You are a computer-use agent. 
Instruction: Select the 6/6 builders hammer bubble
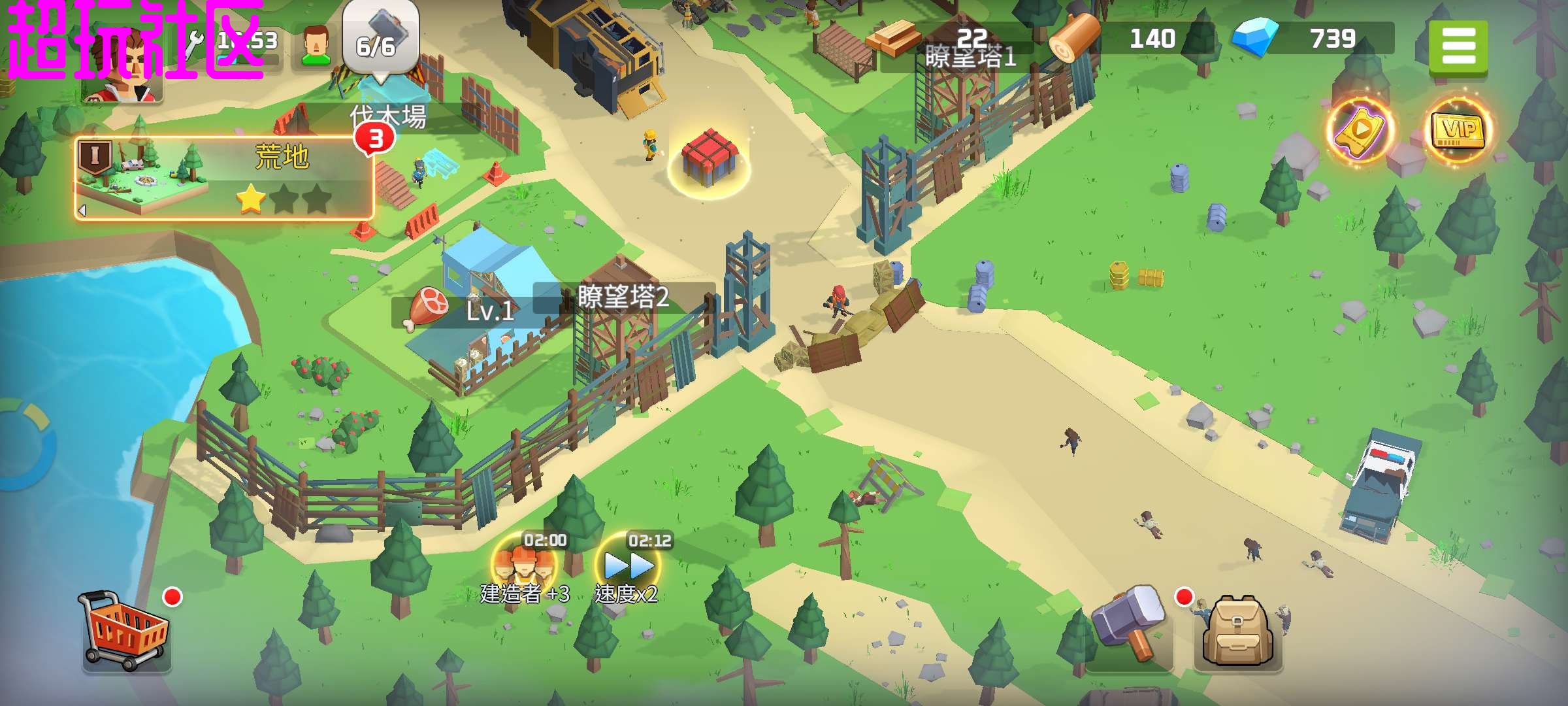click(x=380, y=39)
